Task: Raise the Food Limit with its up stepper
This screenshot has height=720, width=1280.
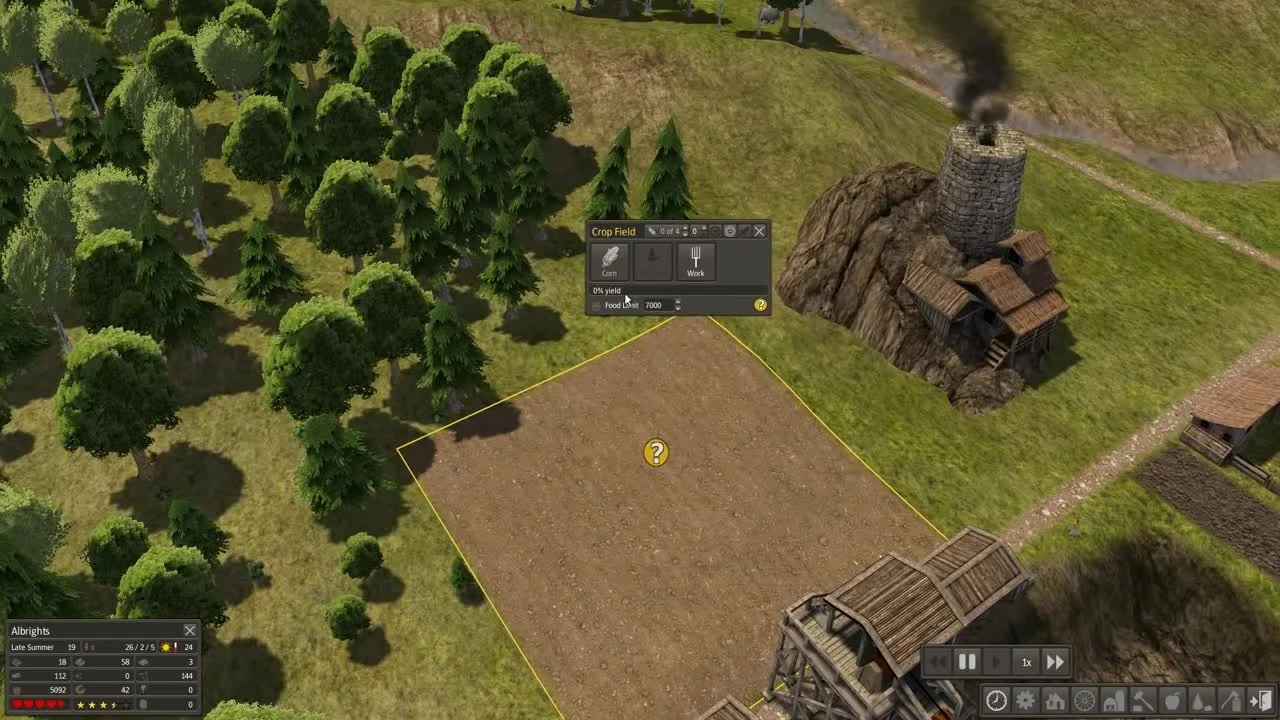Action: [x=677, y=302]
